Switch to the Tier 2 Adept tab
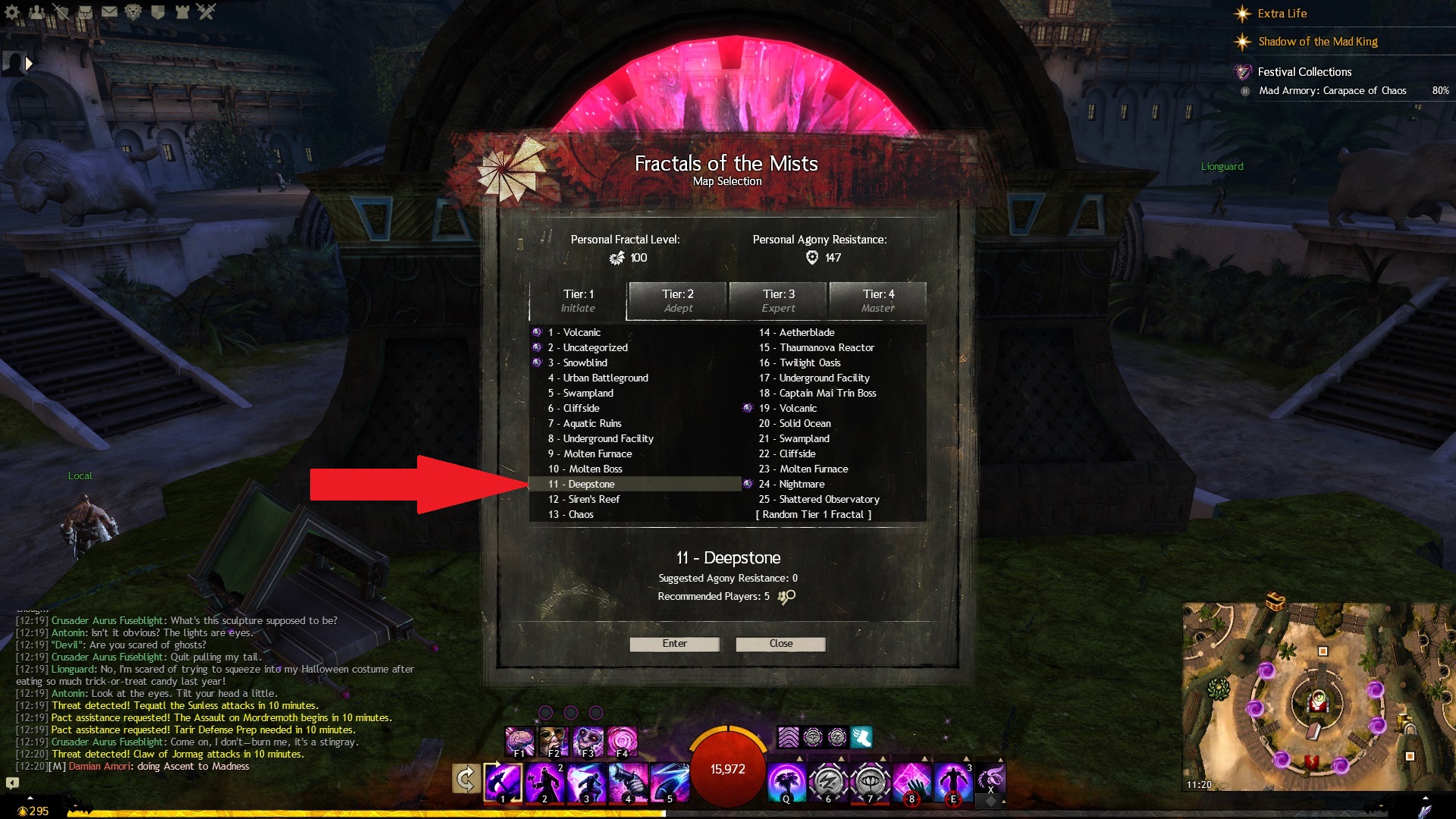Viewport: 1456px width, 819px height. click(x=677, y=301)
